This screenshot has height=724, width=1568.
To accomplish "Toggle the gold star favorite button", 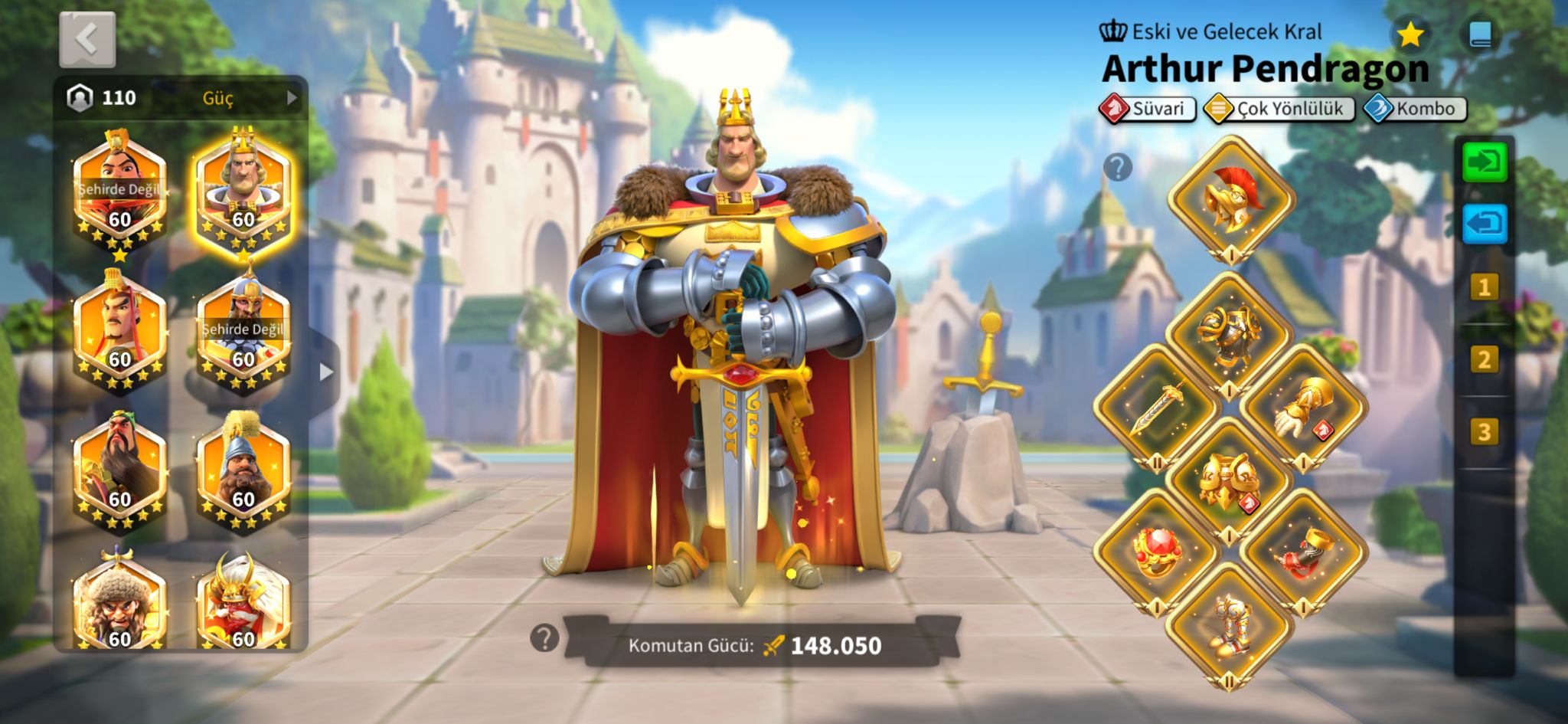I will (1410, 34).
